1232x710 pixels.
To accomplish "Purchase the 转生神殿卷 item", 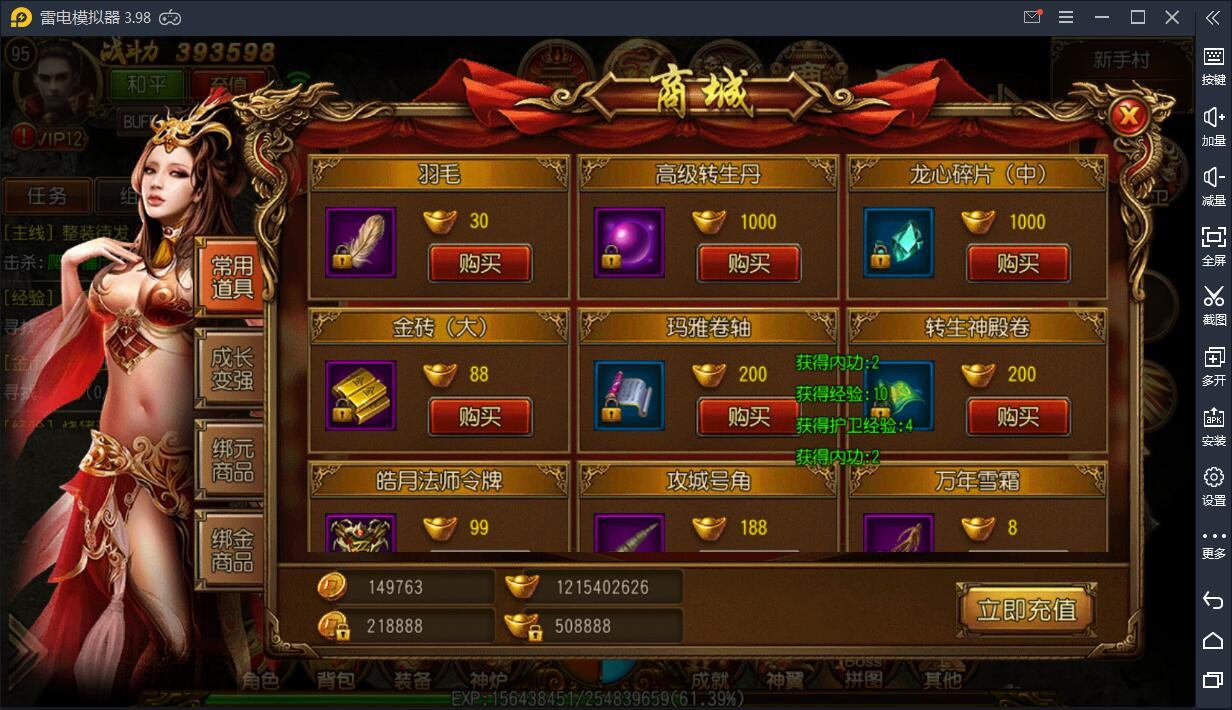I will [x=1018, y=416].
